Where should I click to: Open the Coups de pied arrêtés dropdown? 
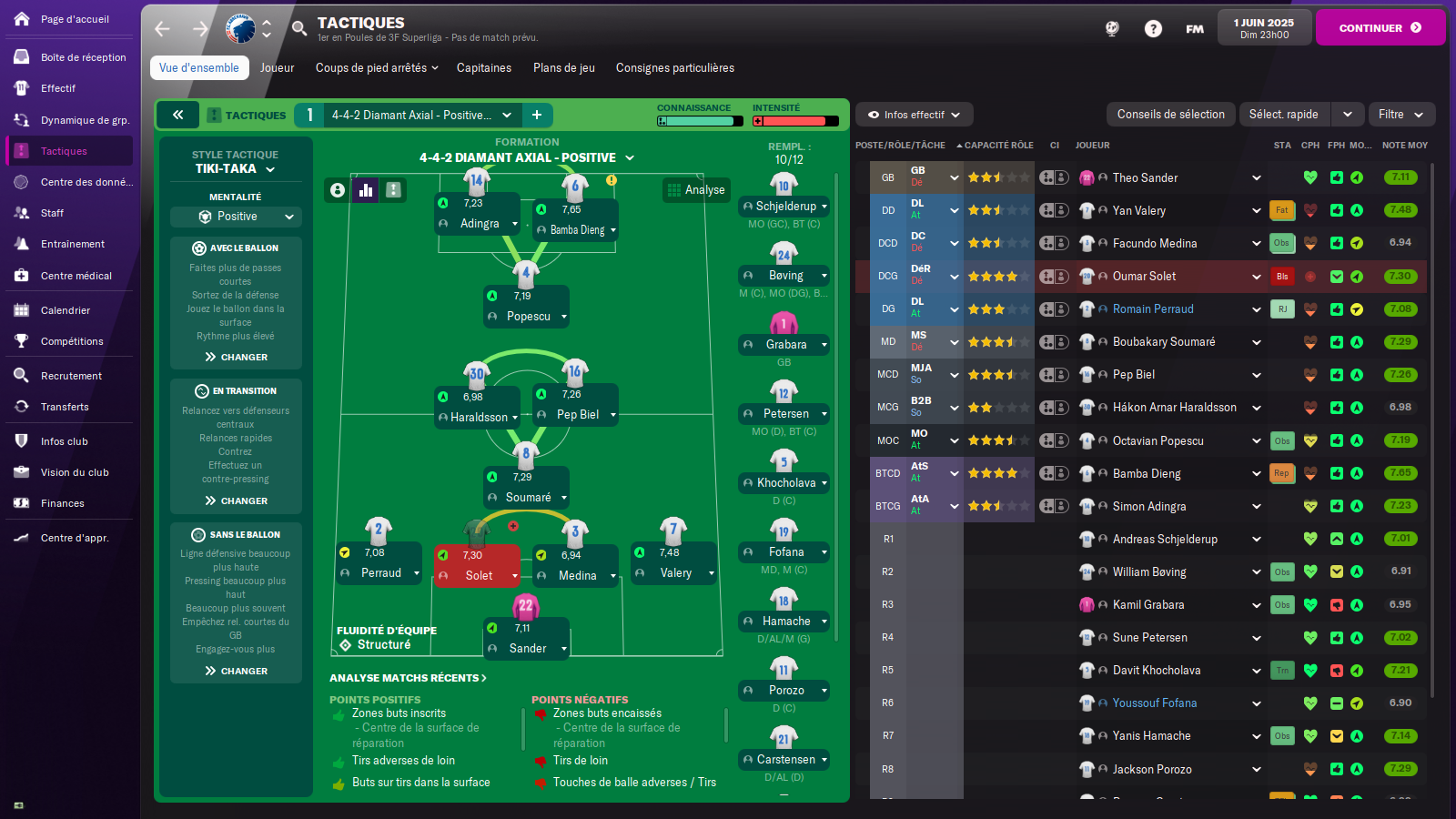pyautogui.click(x=377, y=68)
